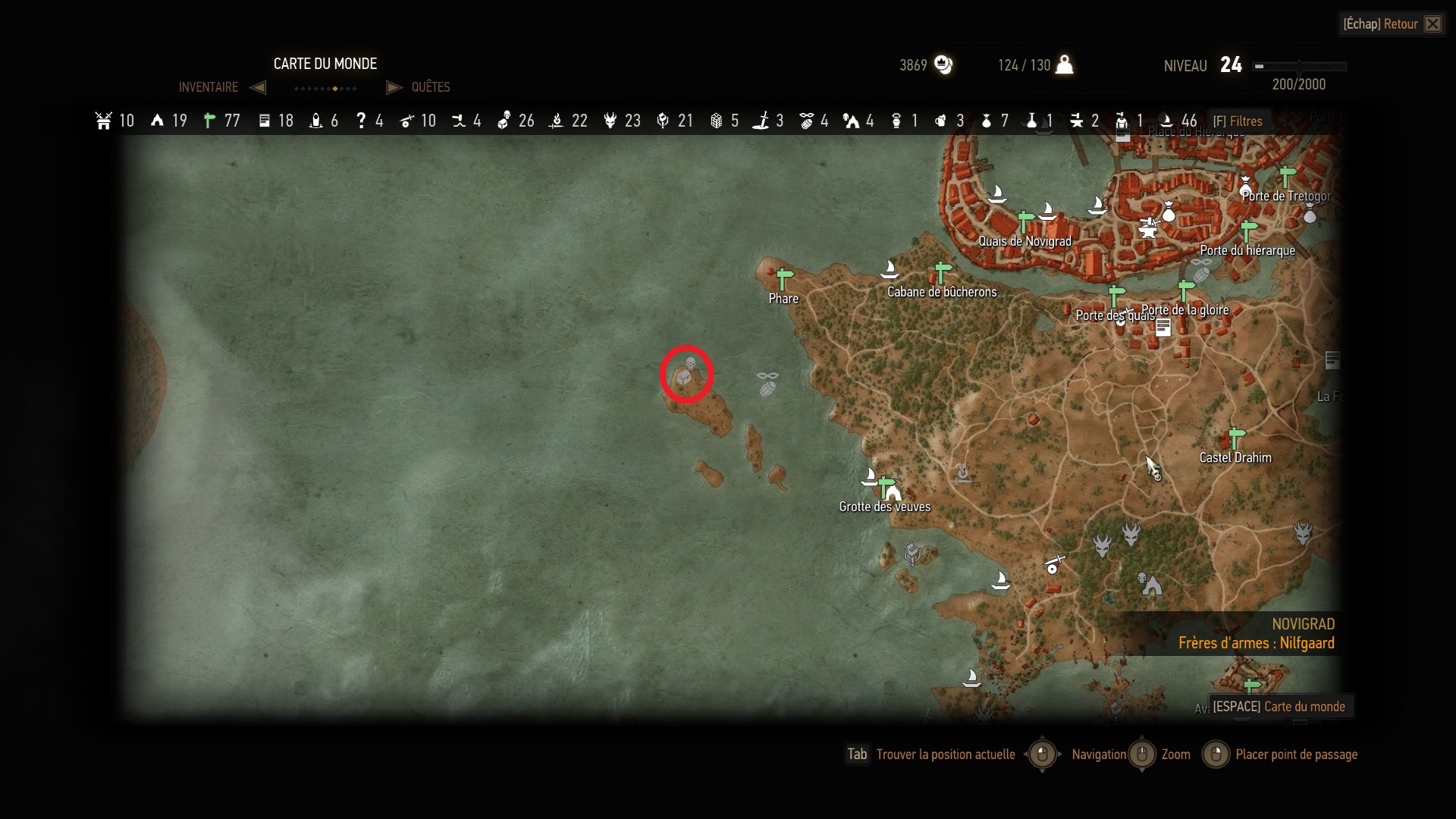Select the Porte de la gloire signpost
1456x819 pixels.
click(1186, 290)
